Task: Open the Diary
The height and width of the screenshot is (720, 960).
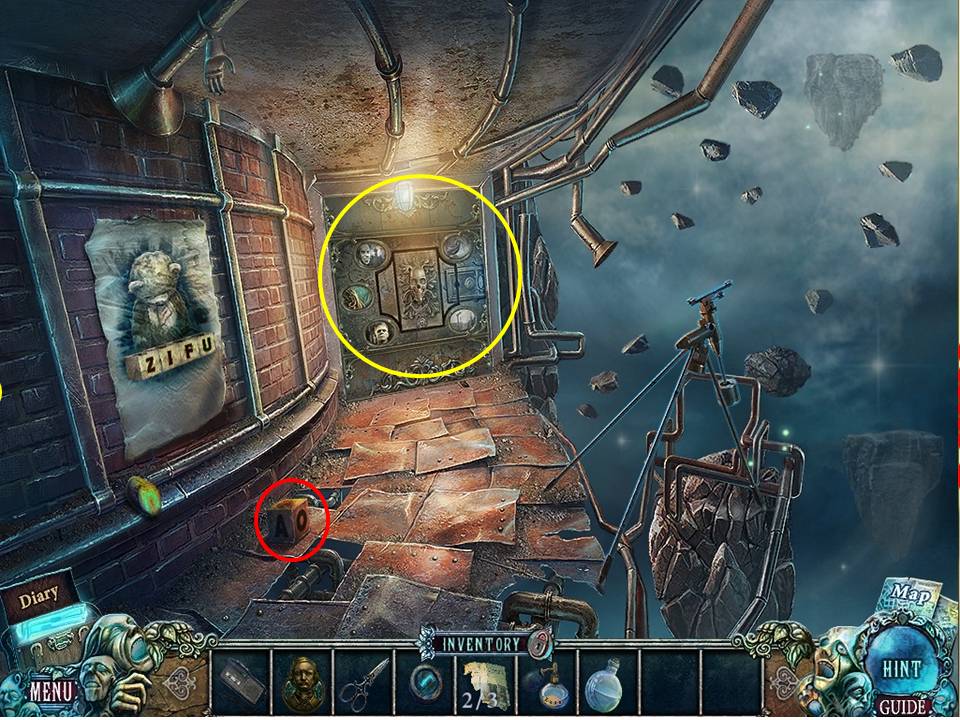Action: (40, 598)
